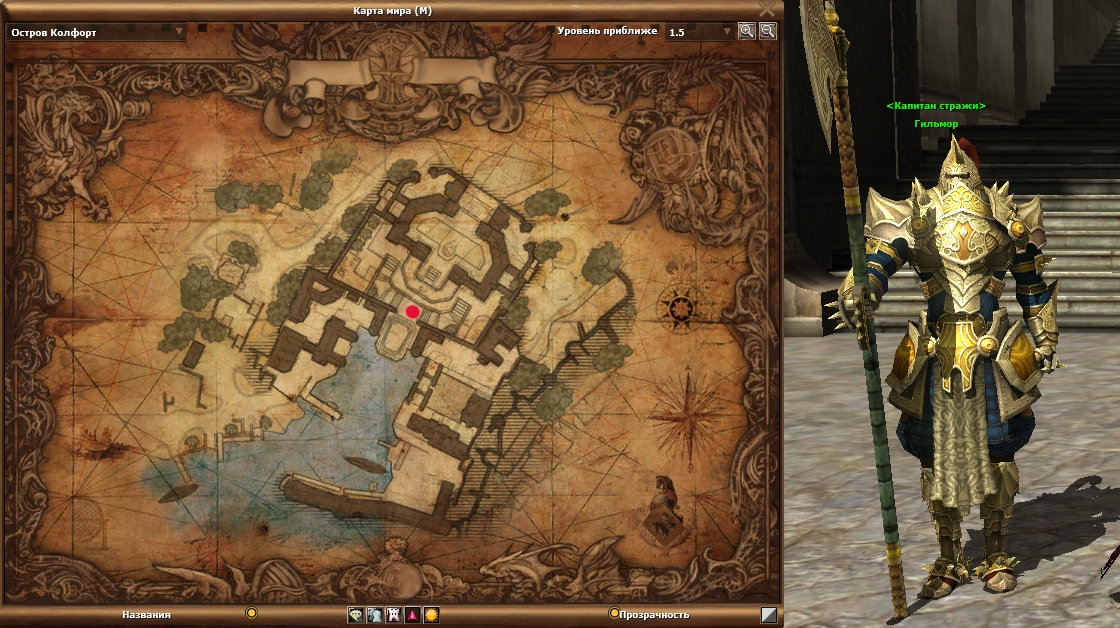
Task: Adjust the Прозрачность transparency slider knob
Action: pyautogui.click(x=614, y=613)
